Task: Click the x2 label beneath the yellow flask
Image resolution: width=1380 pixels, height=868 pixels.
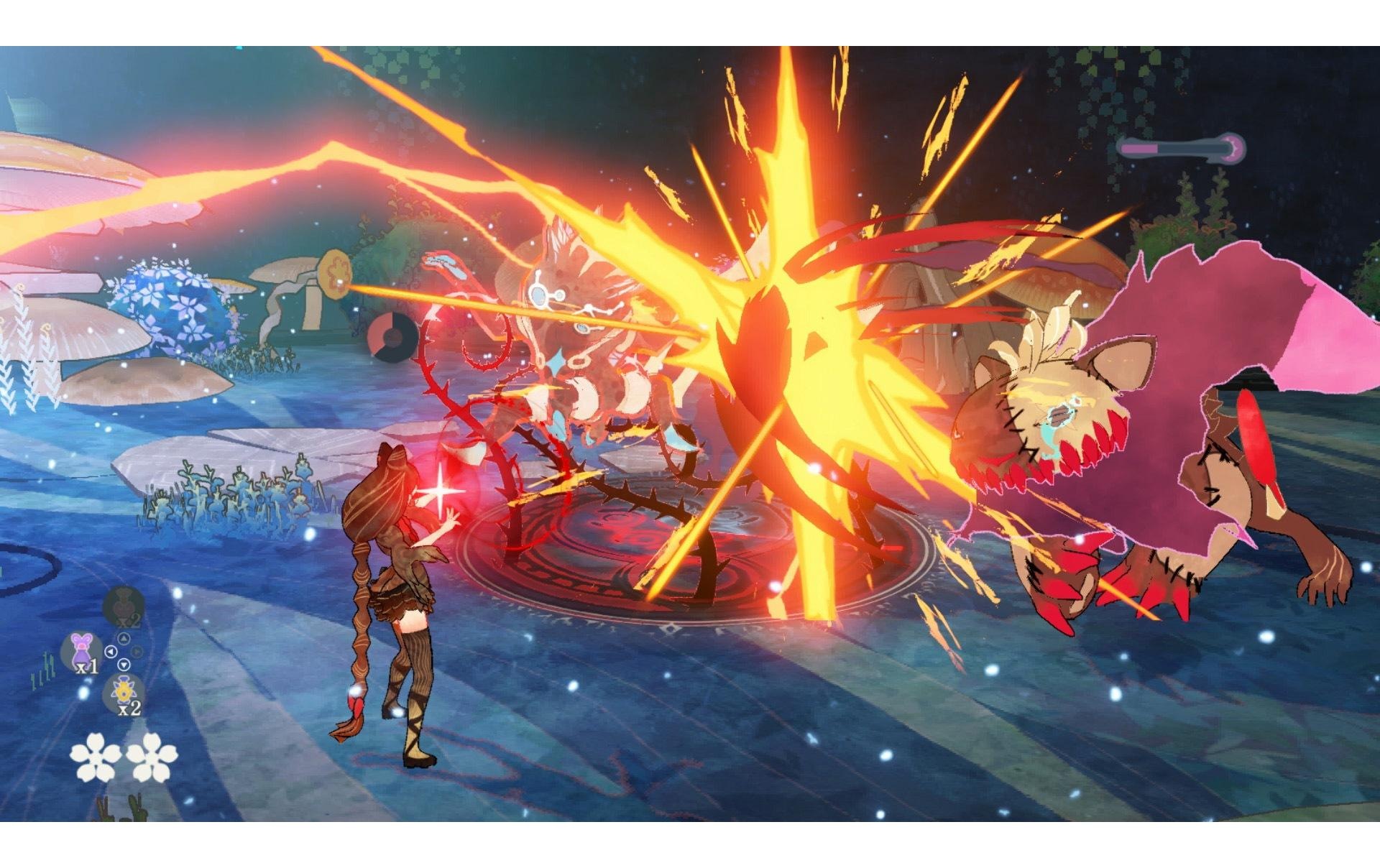Action: point(128,709)
